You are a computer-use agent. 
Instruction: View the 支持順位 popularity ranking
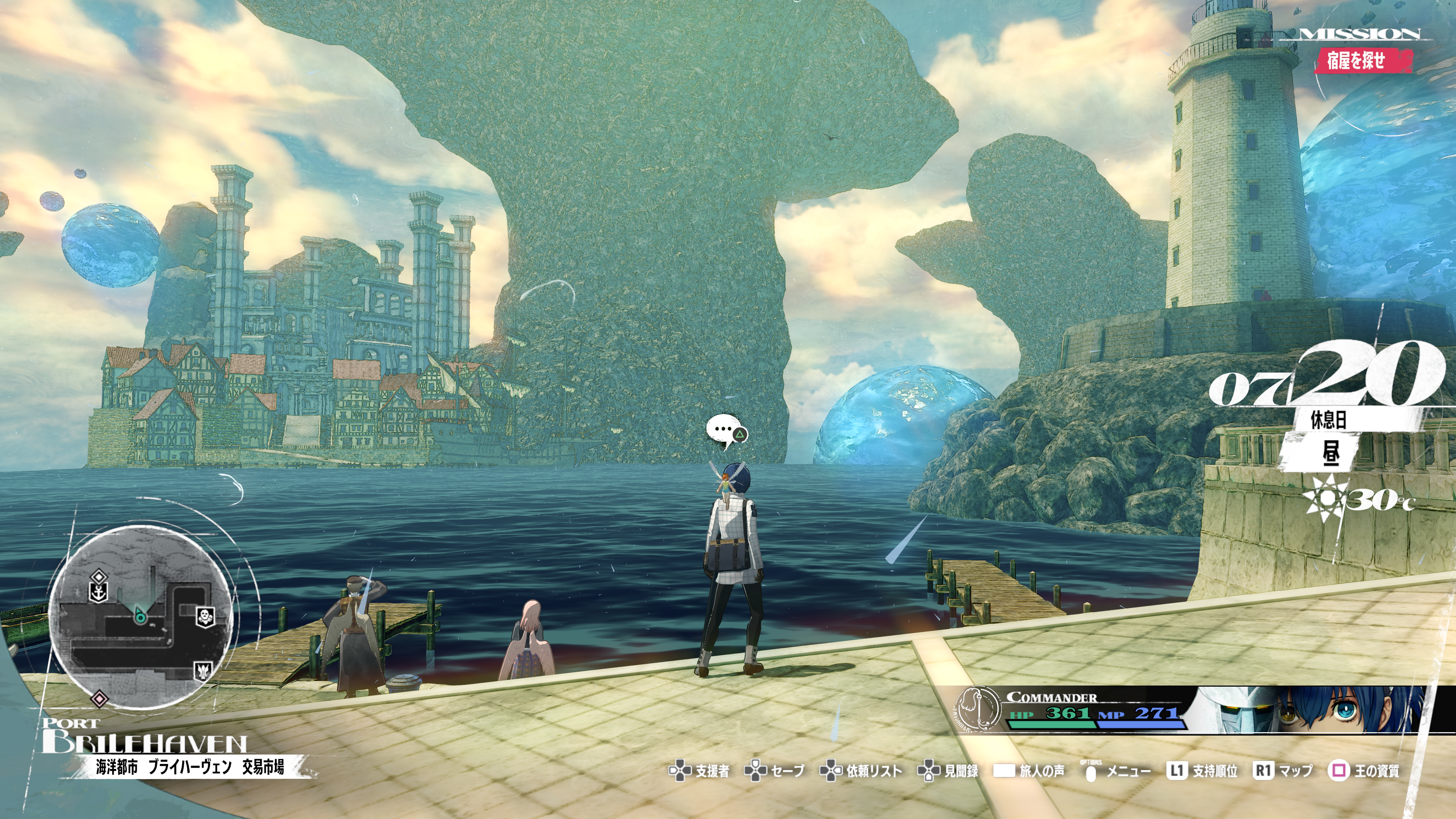pyautogui.click(x=1202, y=771)
